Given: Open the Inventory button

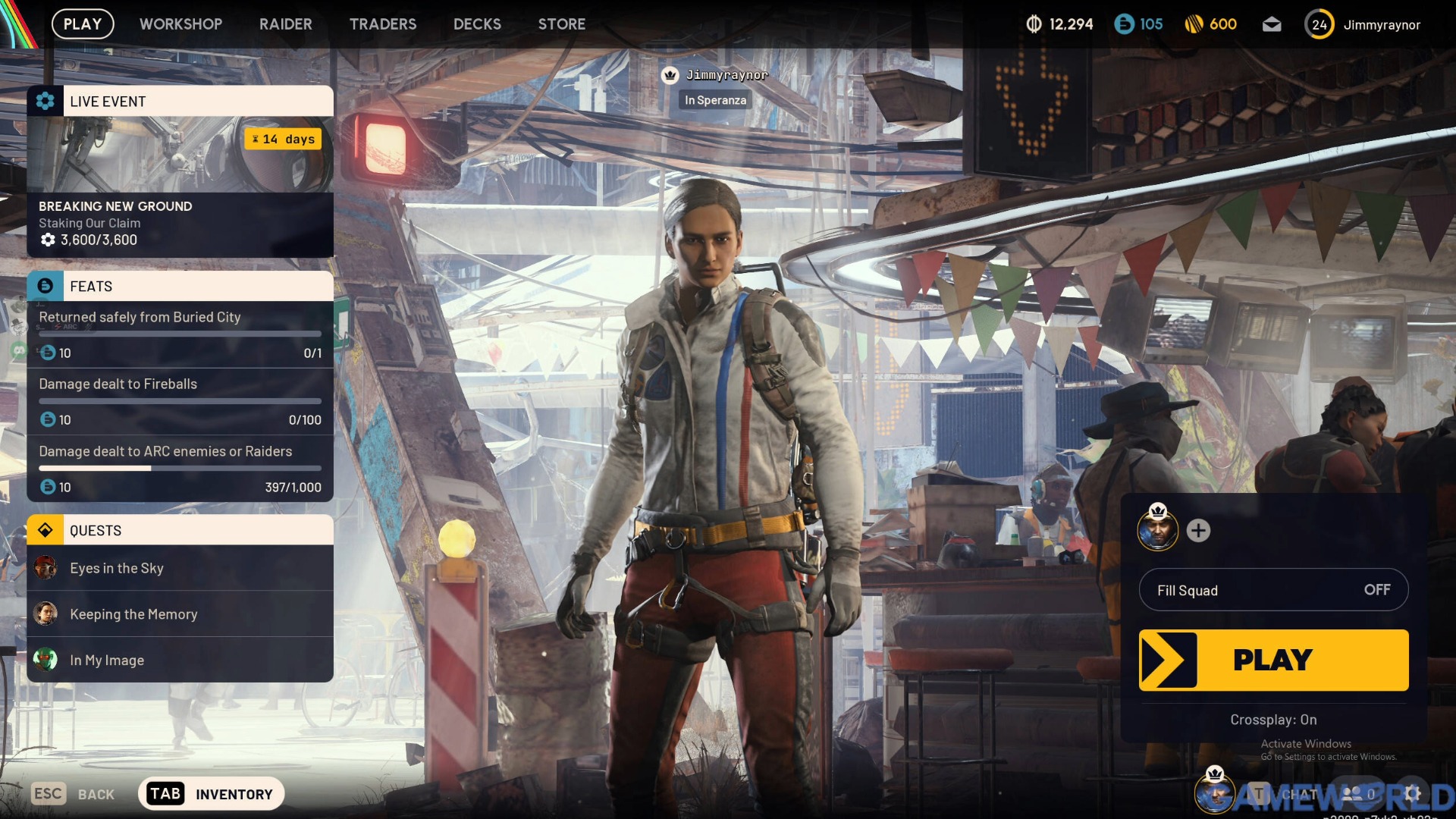Looking at the screenshot, I should point(211,794).
